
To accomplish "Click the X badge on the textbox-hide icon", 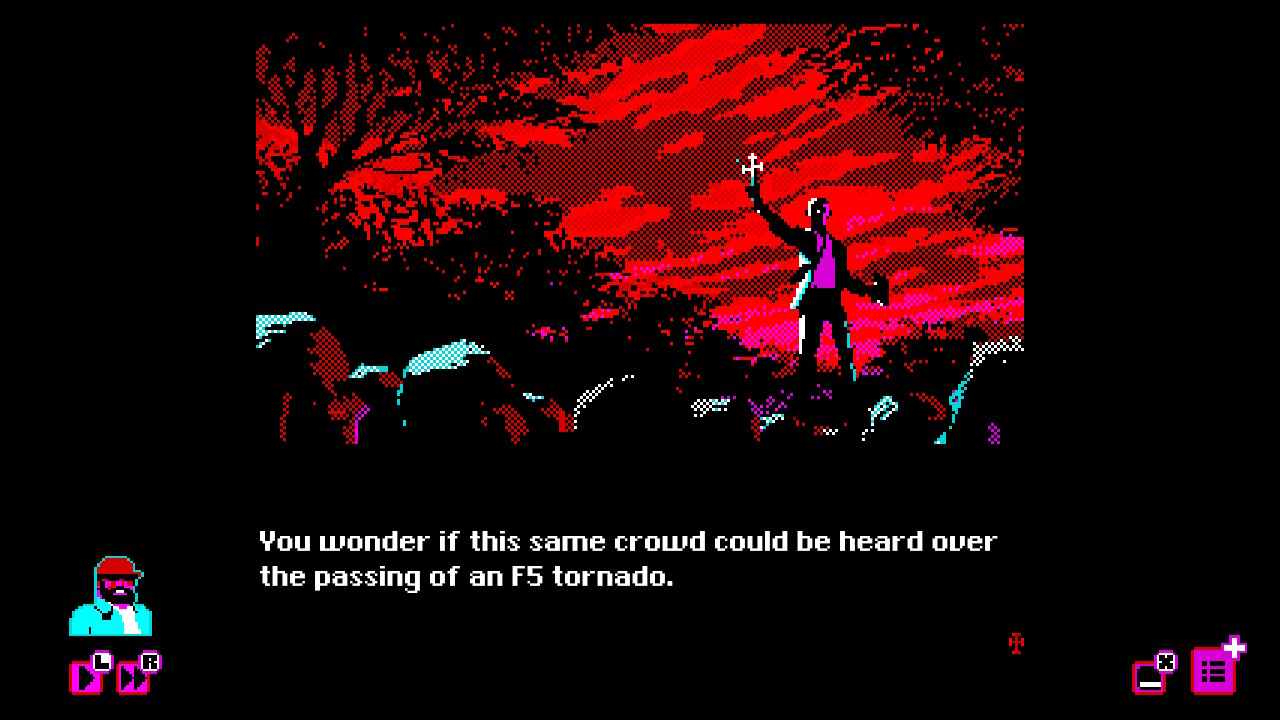I will 1165,662.
